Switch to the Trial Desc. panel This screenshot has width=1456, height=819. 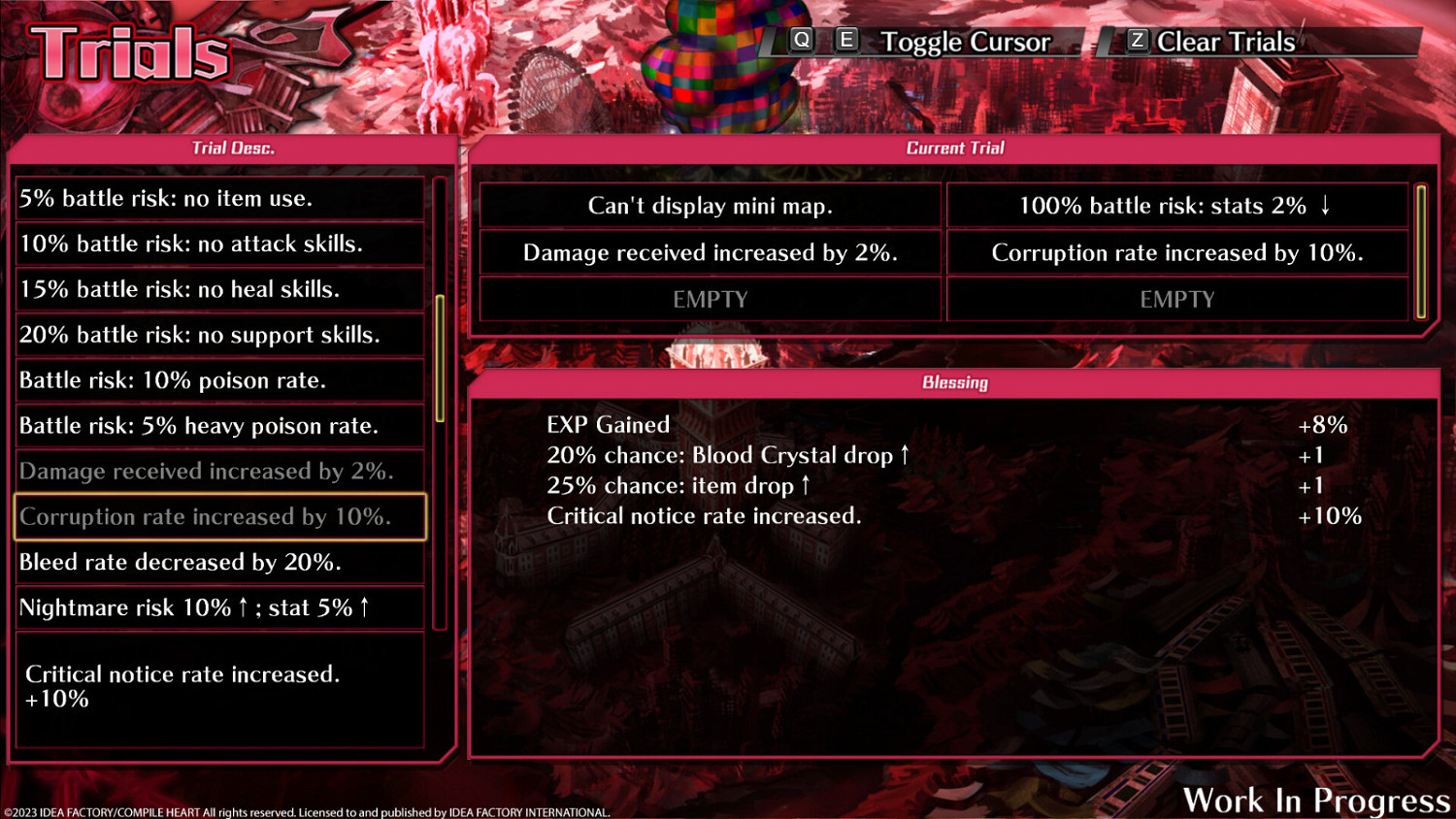coord(233,147)
